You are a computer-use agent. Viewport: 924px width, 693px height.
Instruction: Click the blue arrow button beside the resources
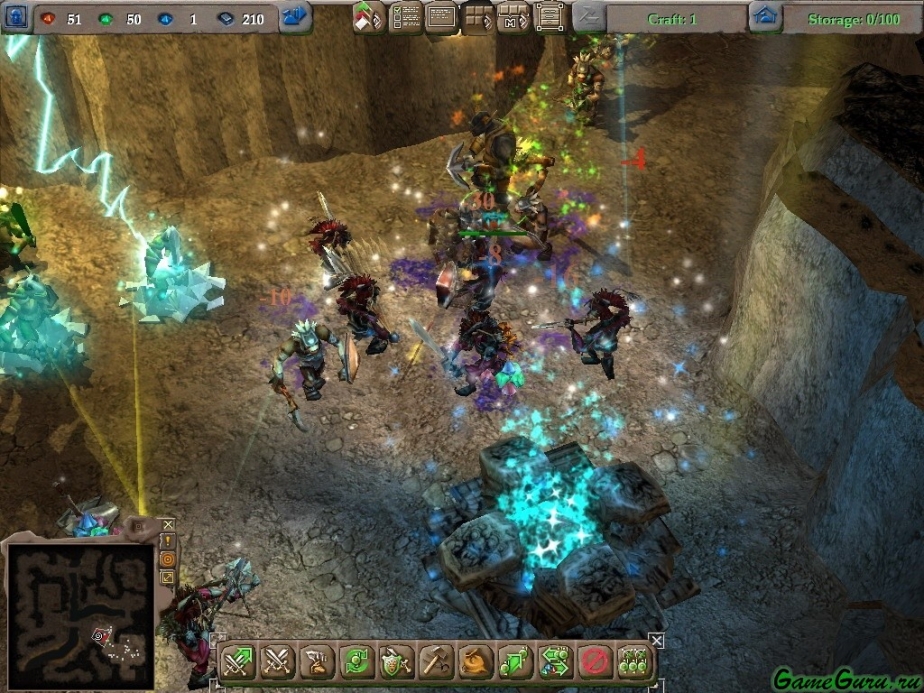pyautogui.click(x=294, y=17)
